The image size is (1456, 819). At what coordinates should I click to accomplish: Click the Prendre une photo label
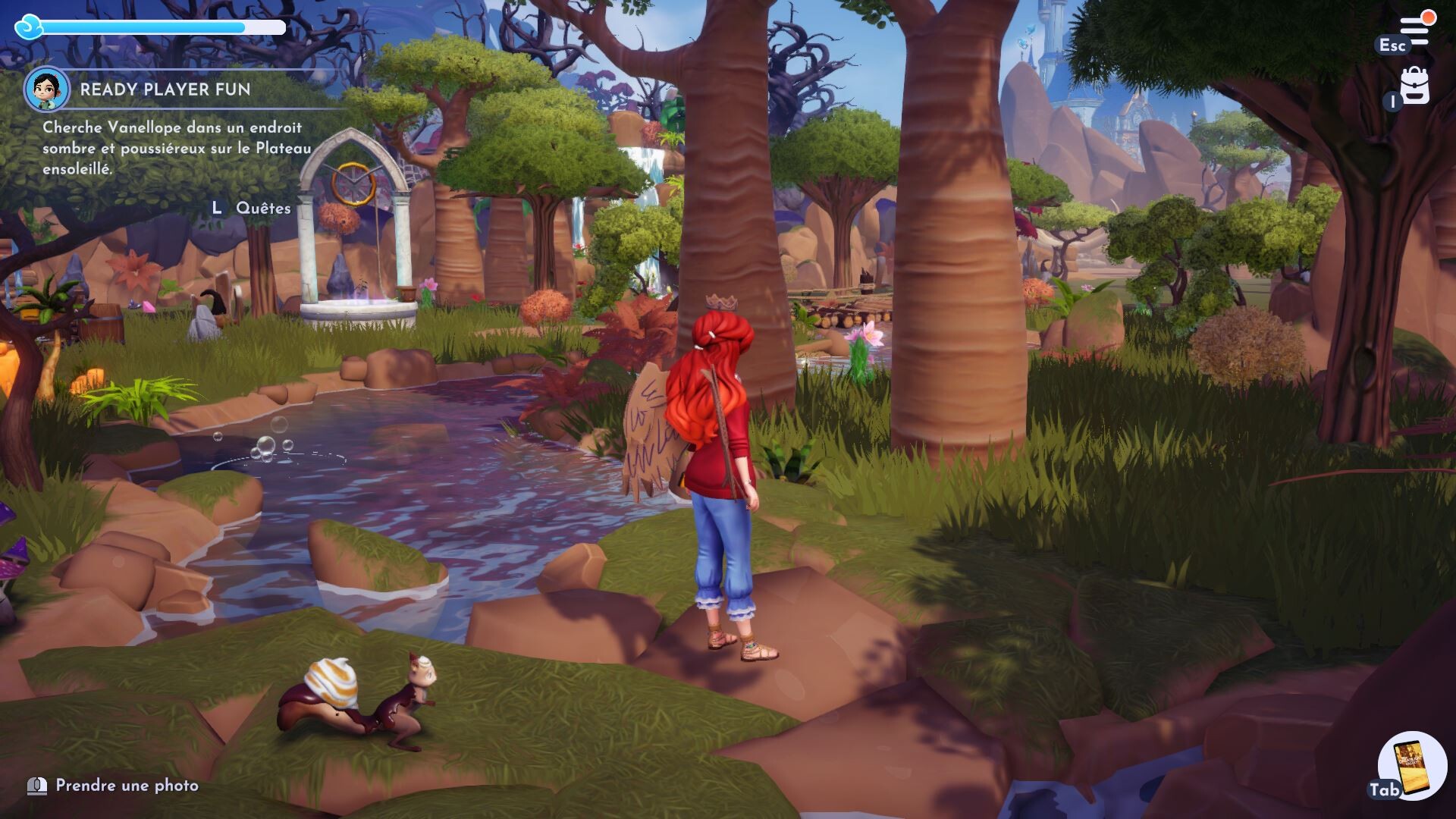tap(127, 786)
